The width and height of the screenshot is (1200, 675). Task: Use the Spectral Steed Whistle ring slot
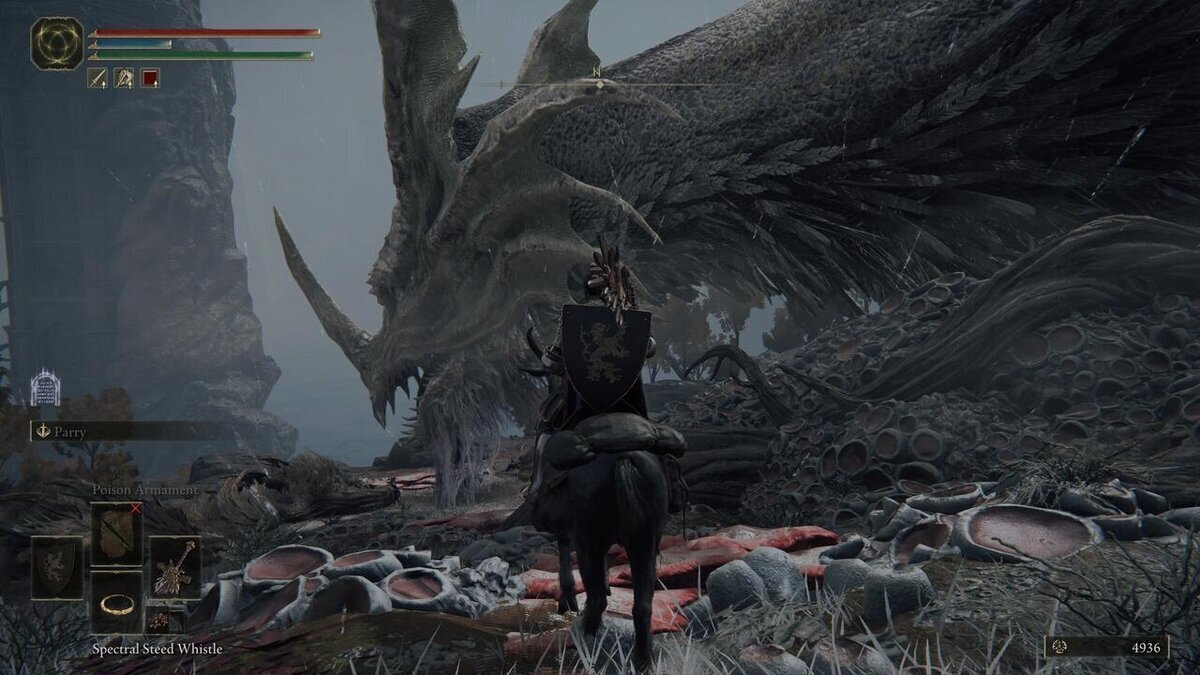click(117, 603)
